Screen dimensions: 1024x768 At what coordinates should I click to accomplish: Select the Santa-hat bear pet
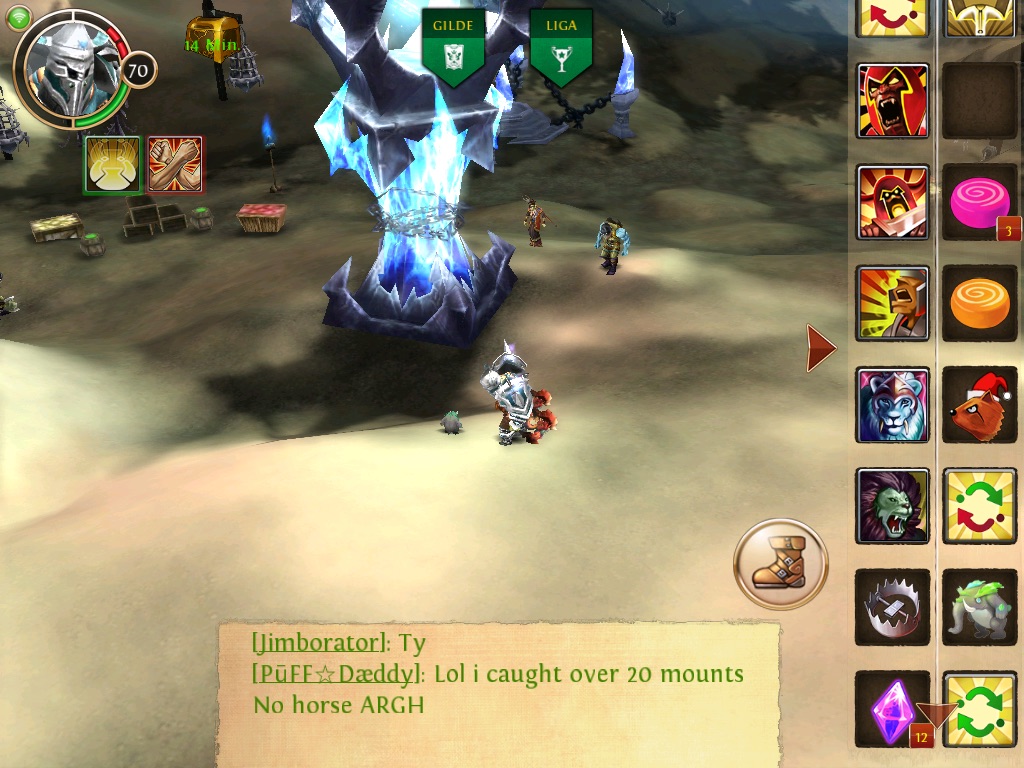tap(980, 404)
